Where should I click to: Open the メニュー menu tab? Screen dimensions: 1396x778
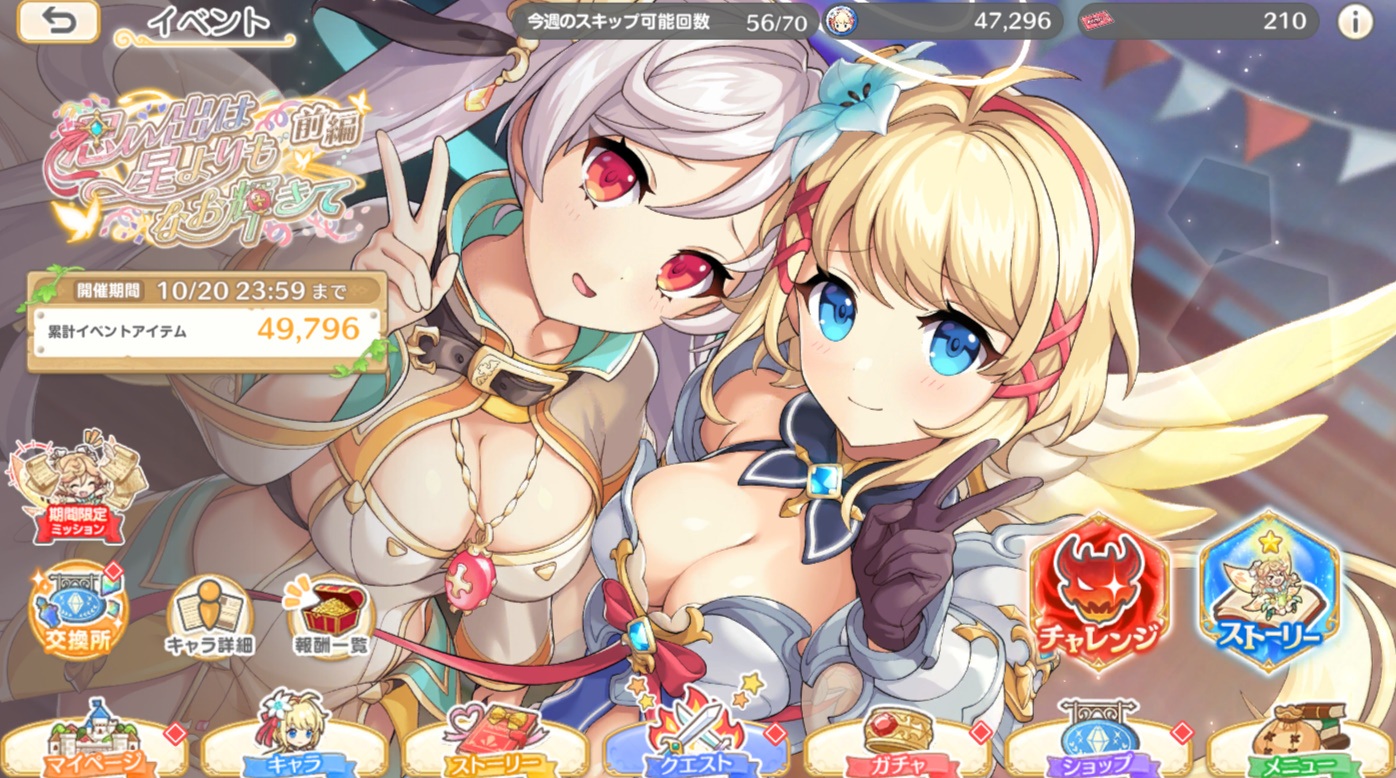pyautogui.click(x=1298, y=745)
